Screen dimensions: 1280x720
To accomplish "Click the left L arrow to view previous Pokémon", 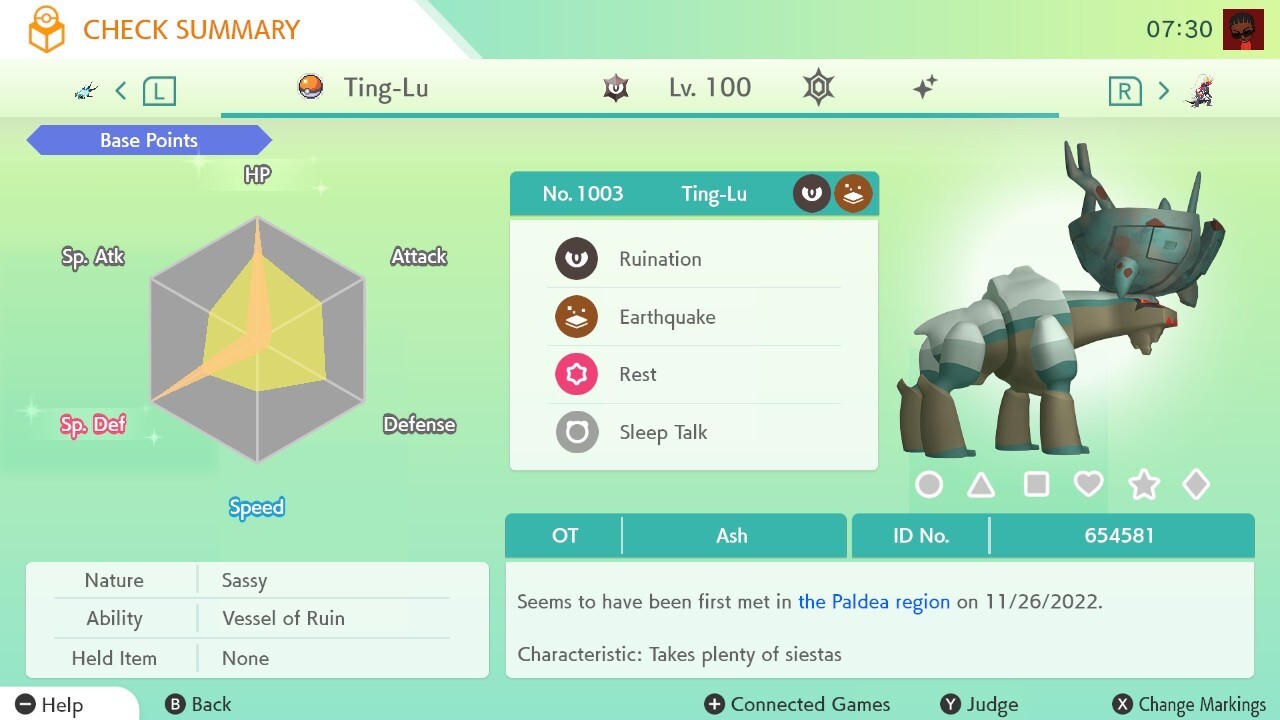I will 120,89.
